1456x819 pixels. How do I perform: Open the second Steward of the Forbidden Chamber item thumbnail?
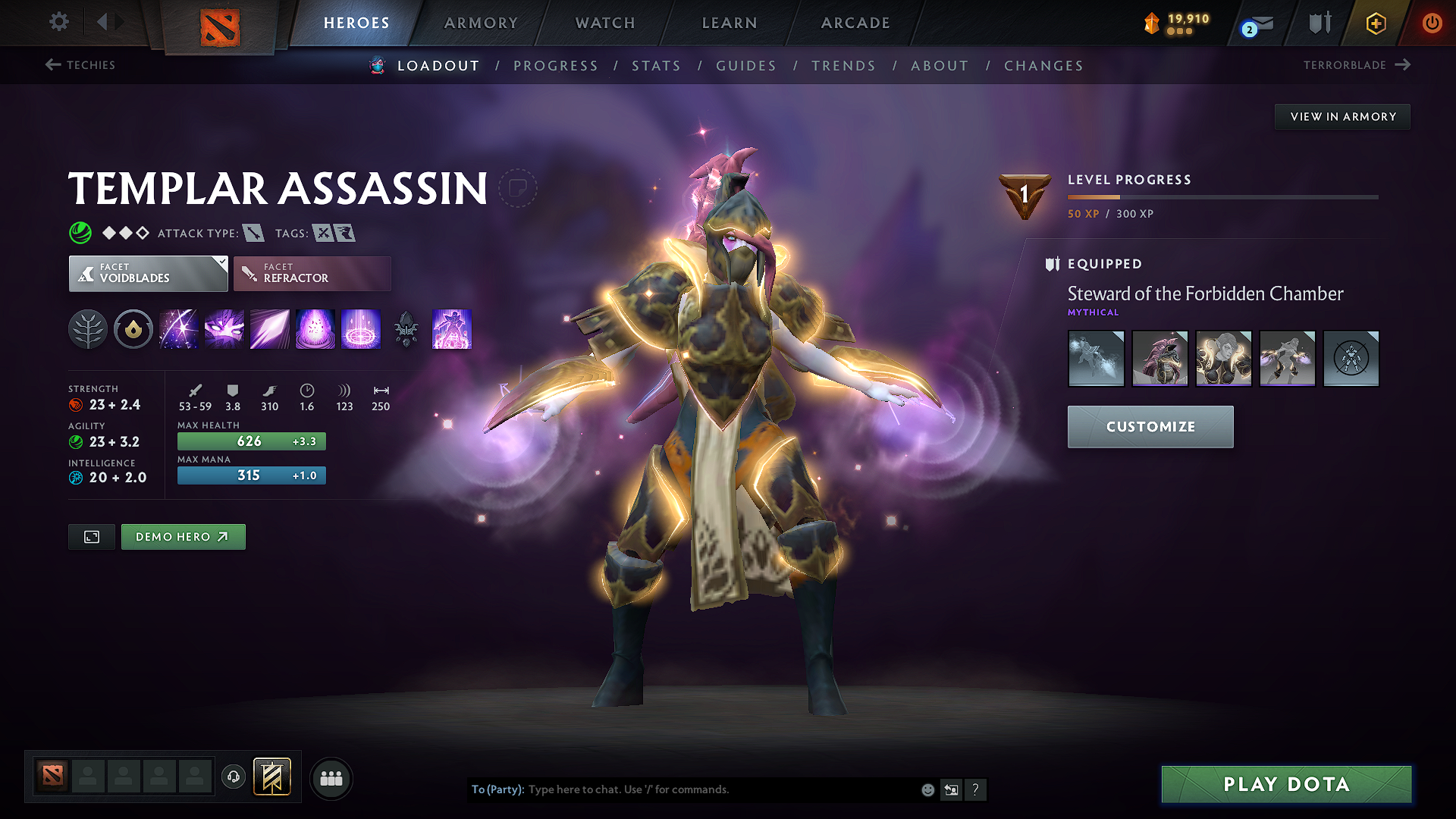point(1159,358)
